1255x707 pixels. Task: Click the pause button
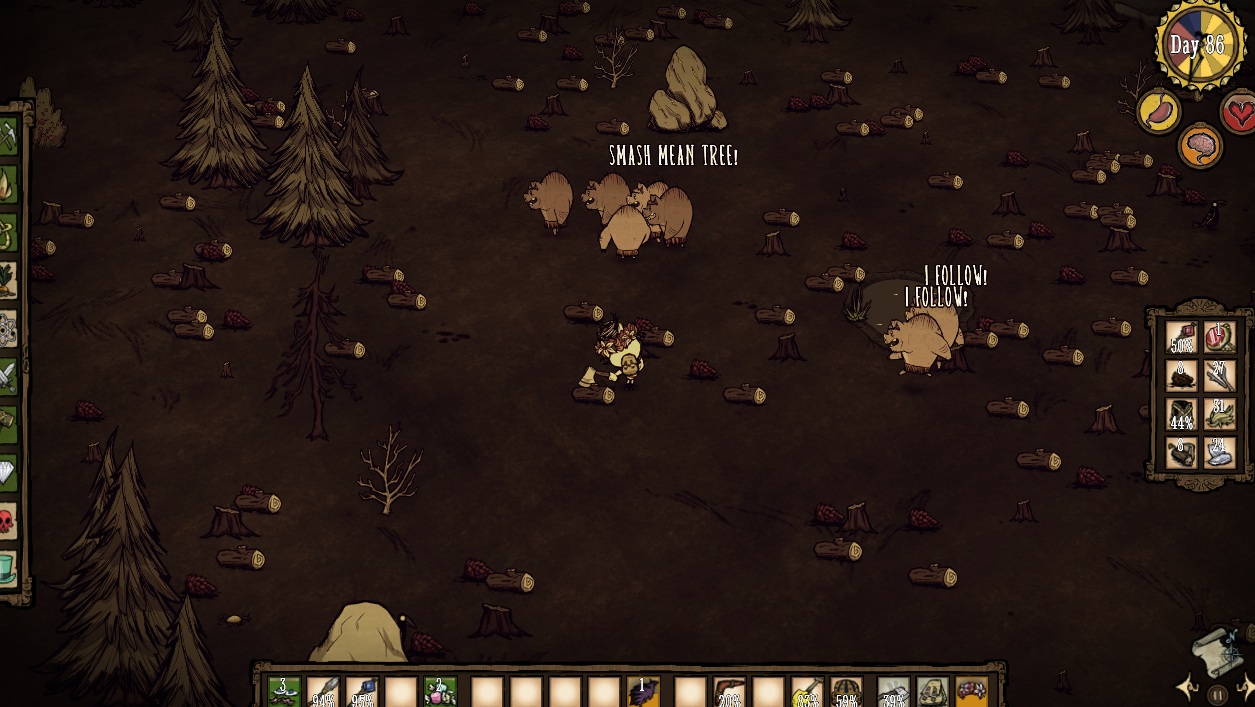[x=1217, y=694]
